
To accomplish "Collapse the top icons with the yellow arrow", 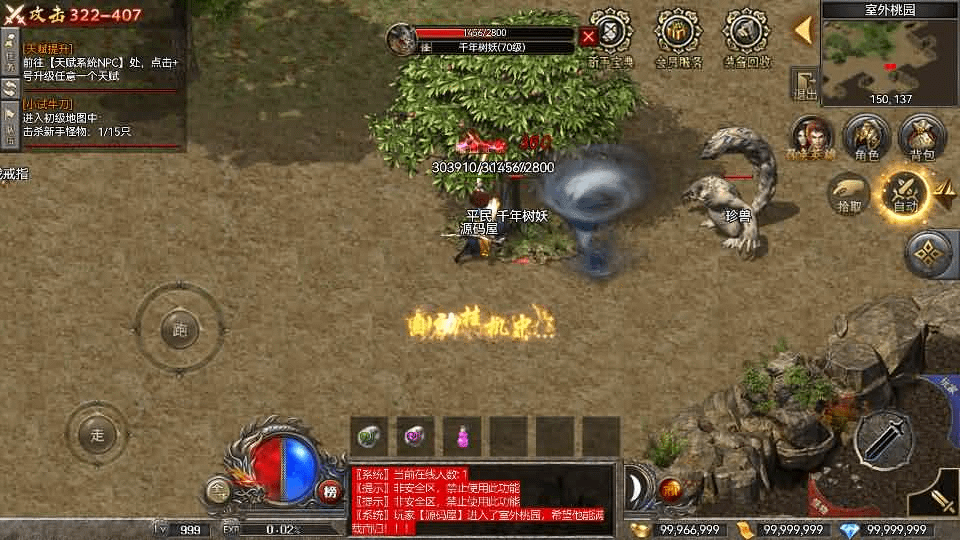I will point(803,30).
